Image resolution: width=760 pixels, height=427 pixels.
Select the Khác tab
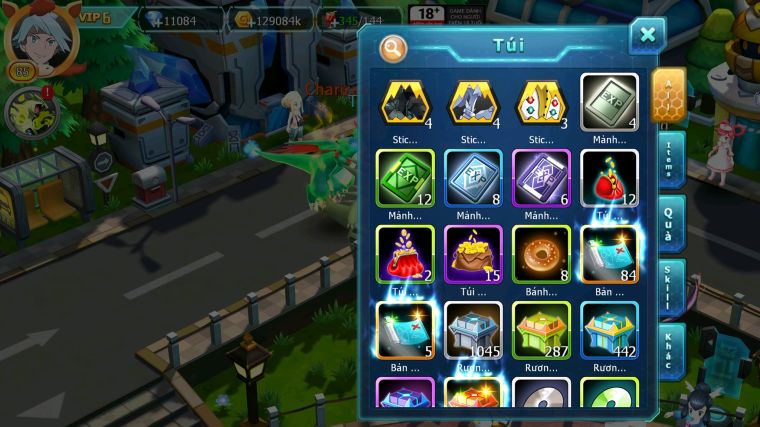pyautogui.click(x=671, y=350)
